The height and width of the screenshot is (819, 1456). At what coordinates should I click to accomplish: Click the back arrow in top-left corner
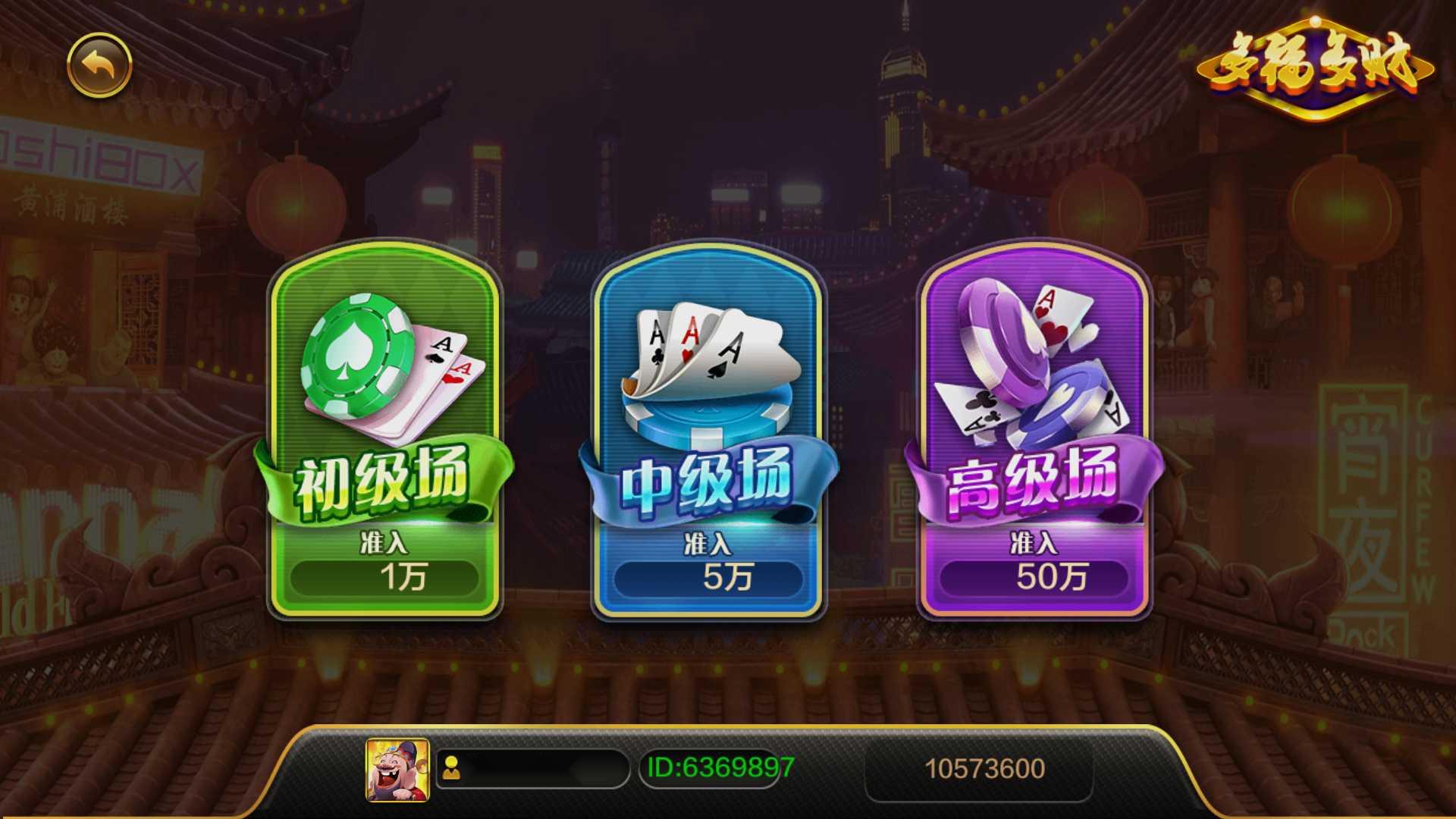[x=100, y=65]
